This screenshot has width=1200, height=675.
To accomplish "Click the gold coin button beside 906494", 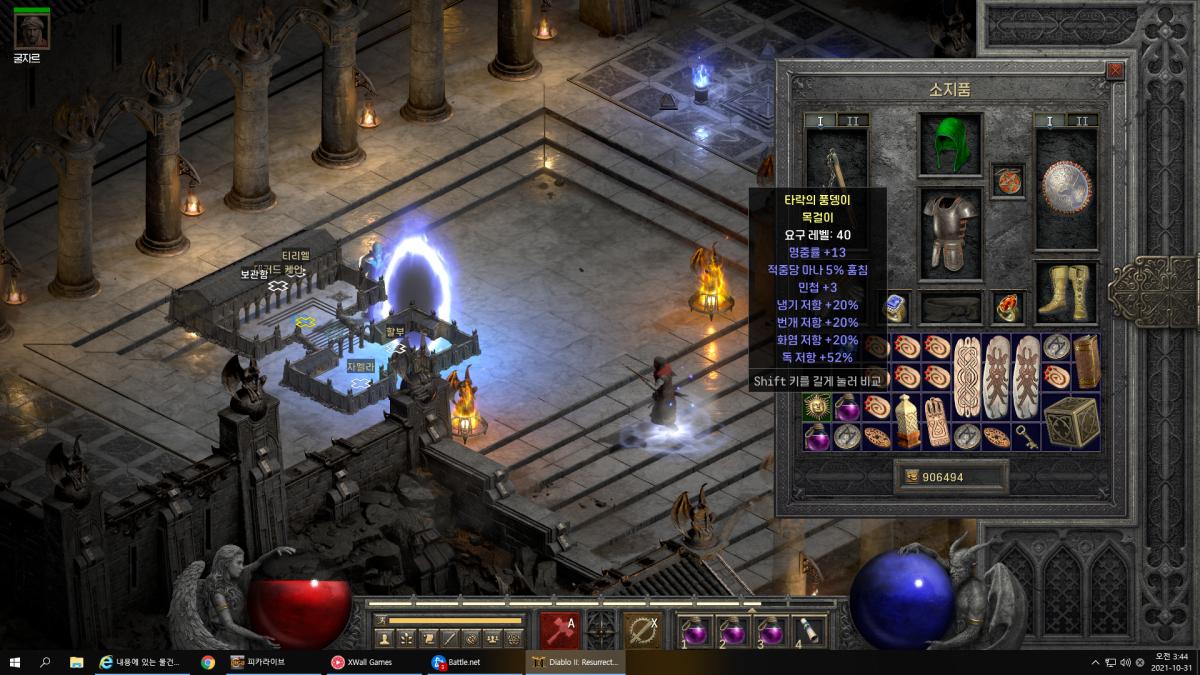I will [911, 477].
